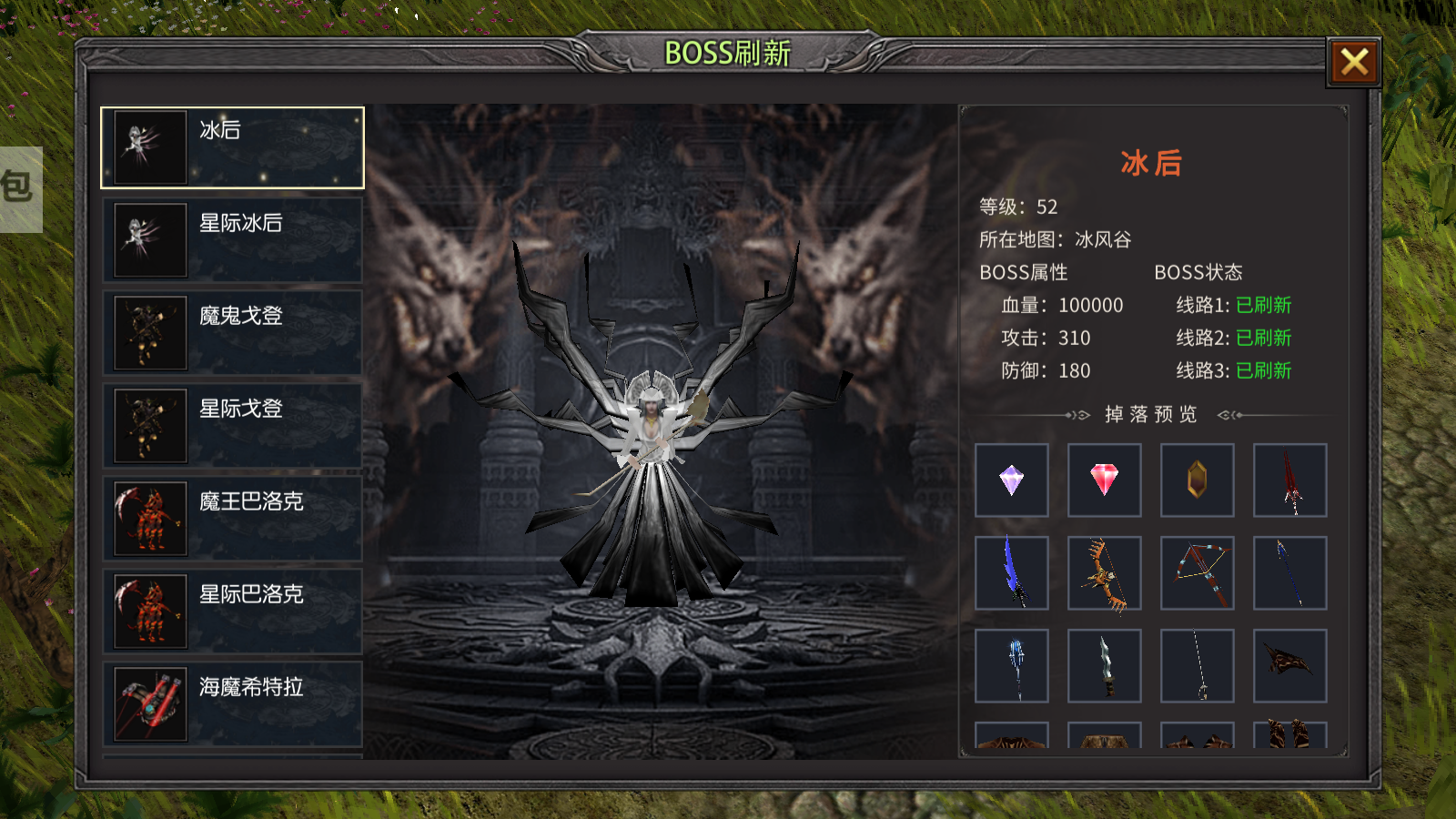
Task: Click 已刷新 status for 线路1
Action: point(1263,306)
